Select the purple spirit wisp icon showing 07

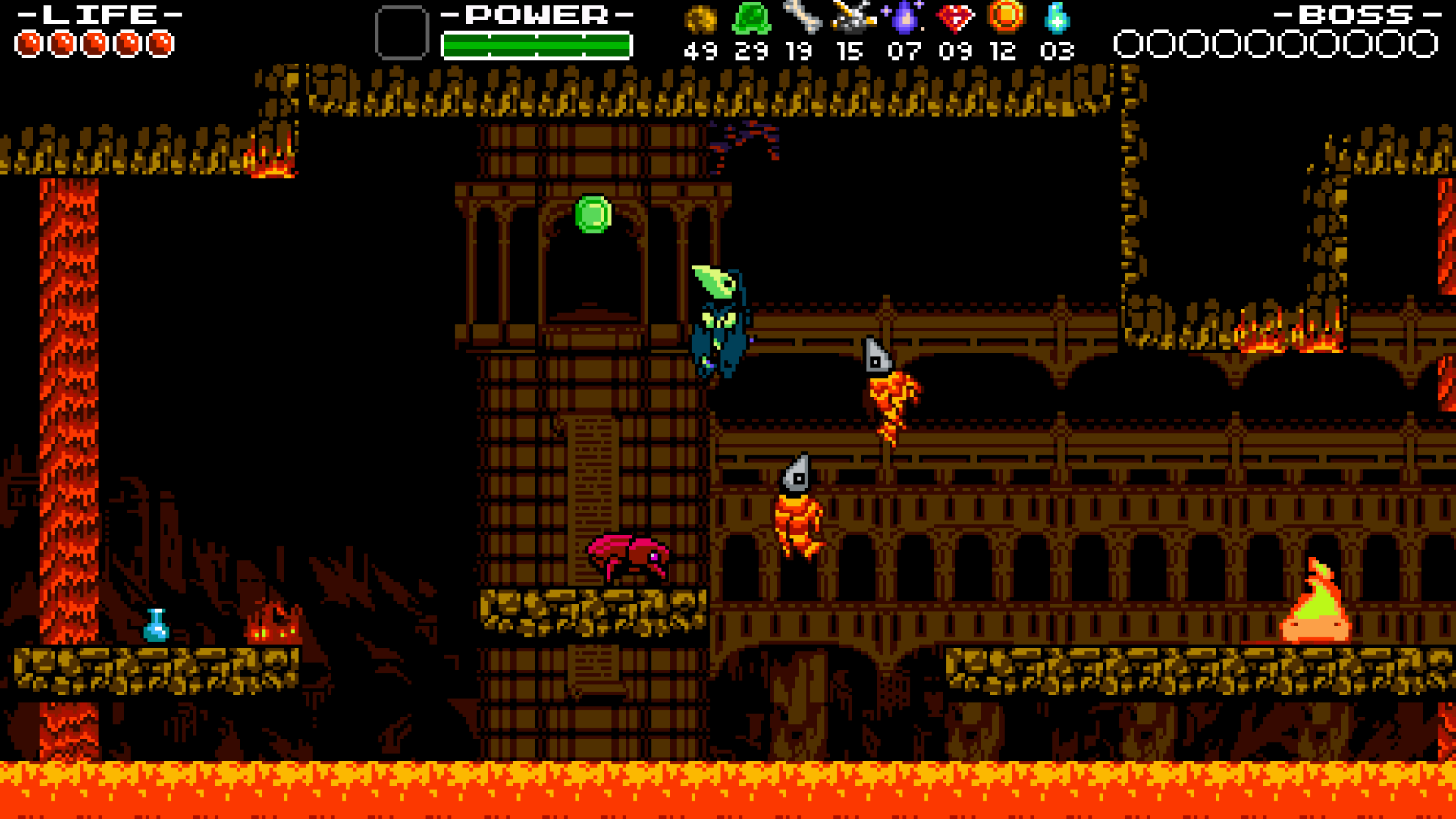[904, 19]
